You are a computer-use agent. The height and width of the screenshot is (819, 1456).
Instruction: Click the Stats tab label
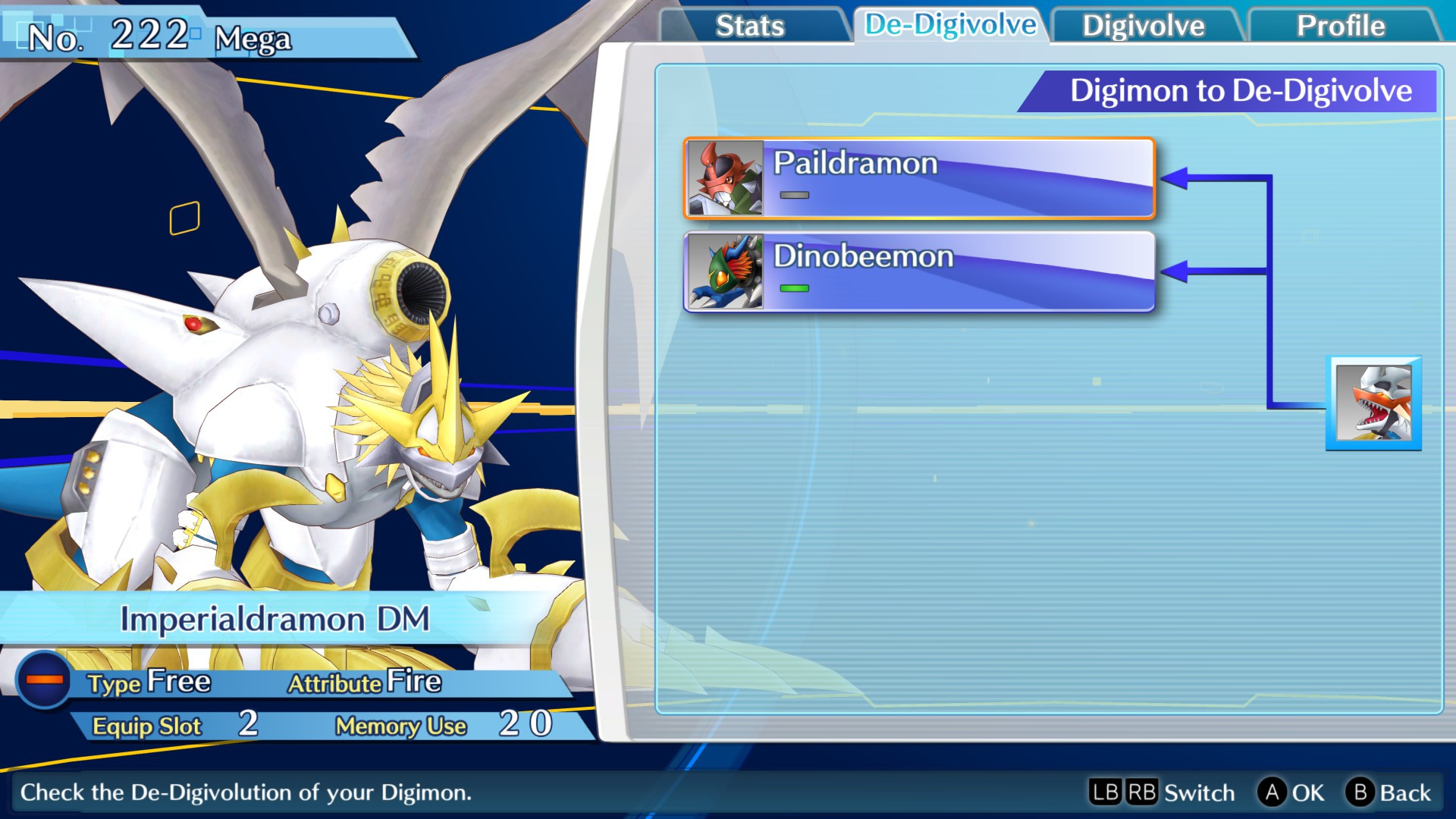(x=752, y=25)
